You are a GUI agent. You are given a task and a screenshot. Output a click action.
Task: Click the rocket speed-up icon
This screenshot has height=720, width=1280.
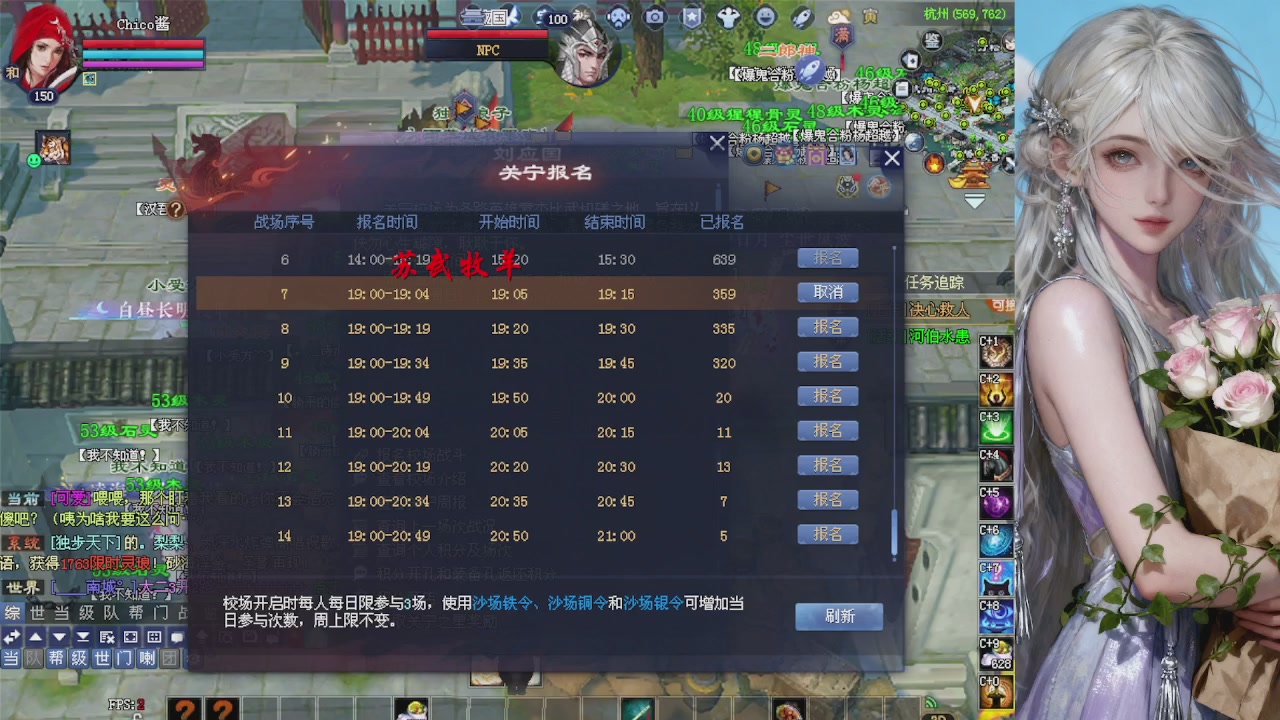(803, 17)
